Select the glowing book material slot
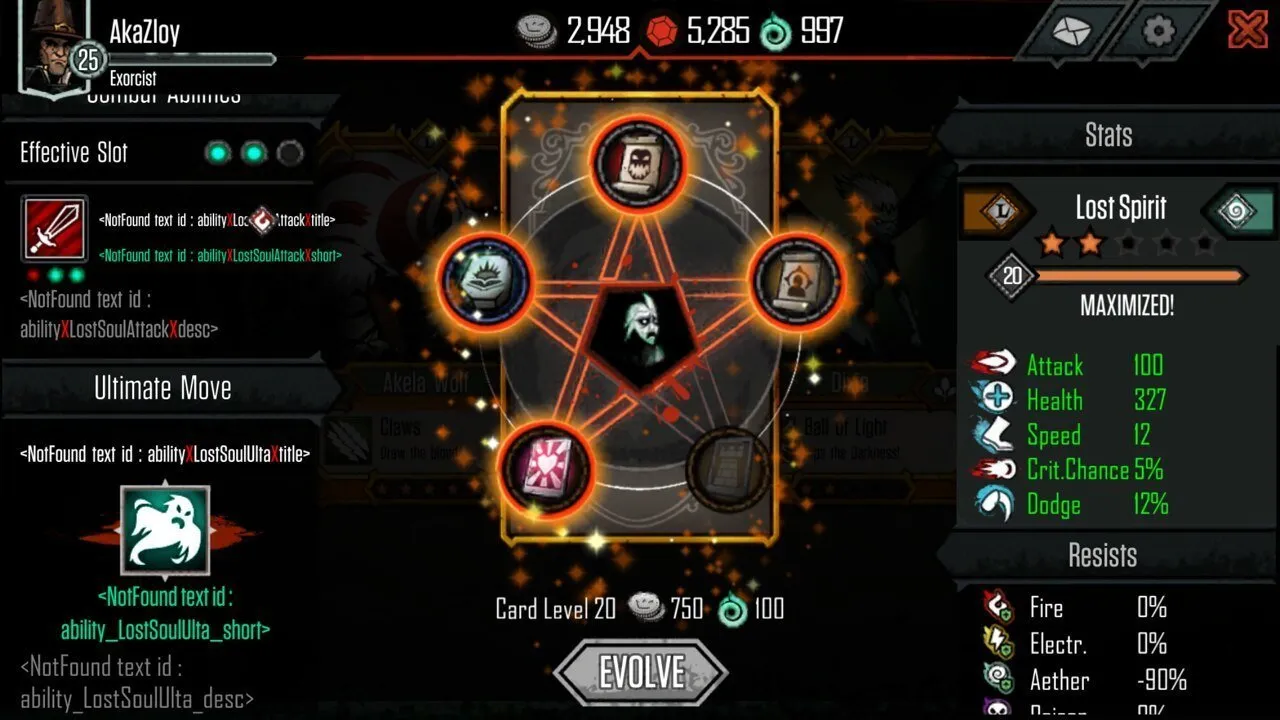 (486, 283)
